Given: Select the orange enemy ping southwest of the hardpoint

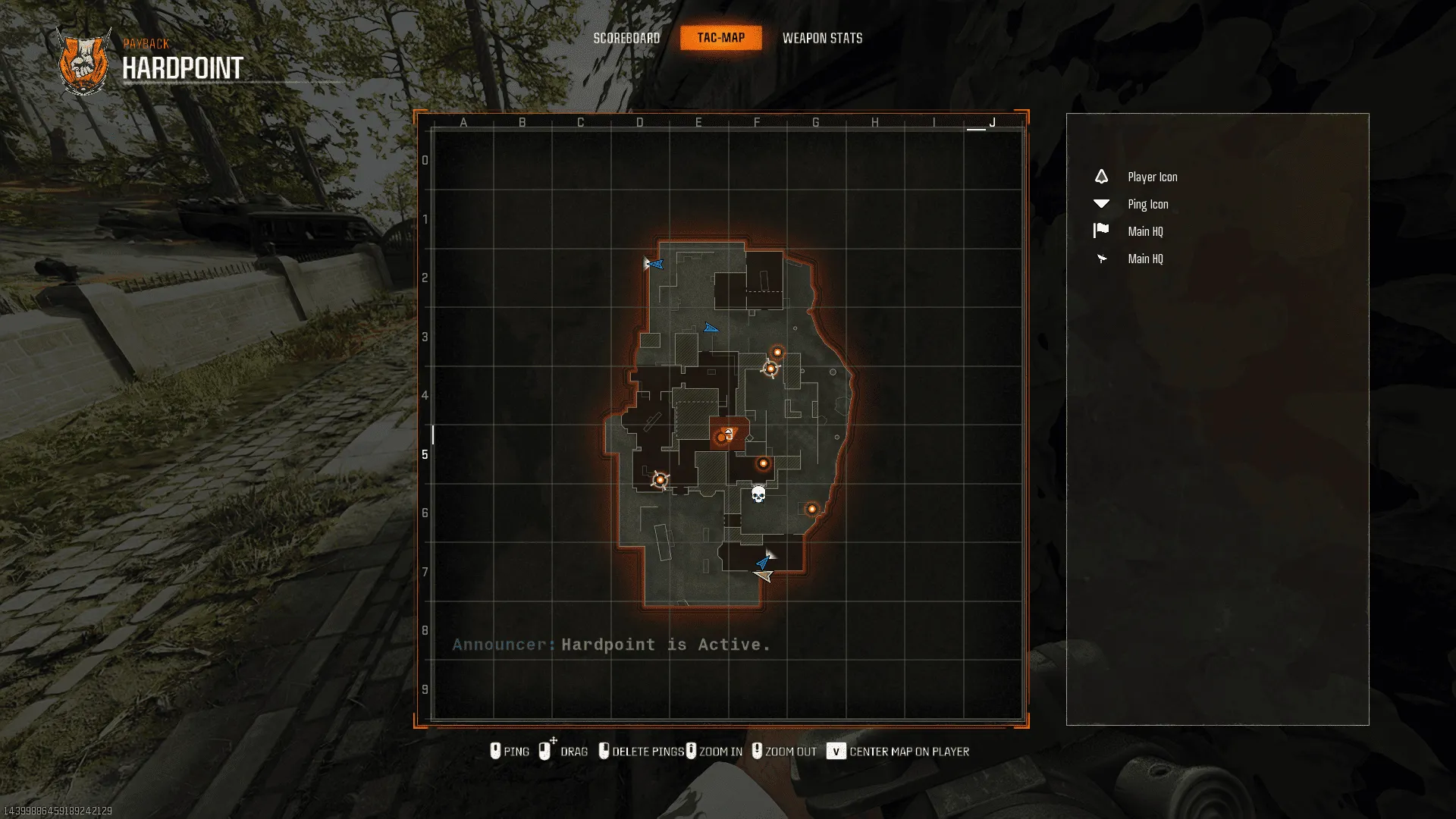Looking at the screenshot, I should [660, 480].
